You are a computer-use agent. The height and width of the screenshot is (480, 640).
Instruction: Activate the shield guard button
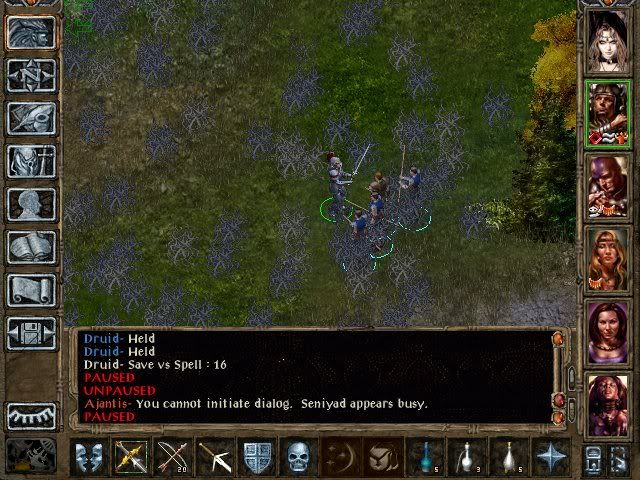tap(257, 457)
